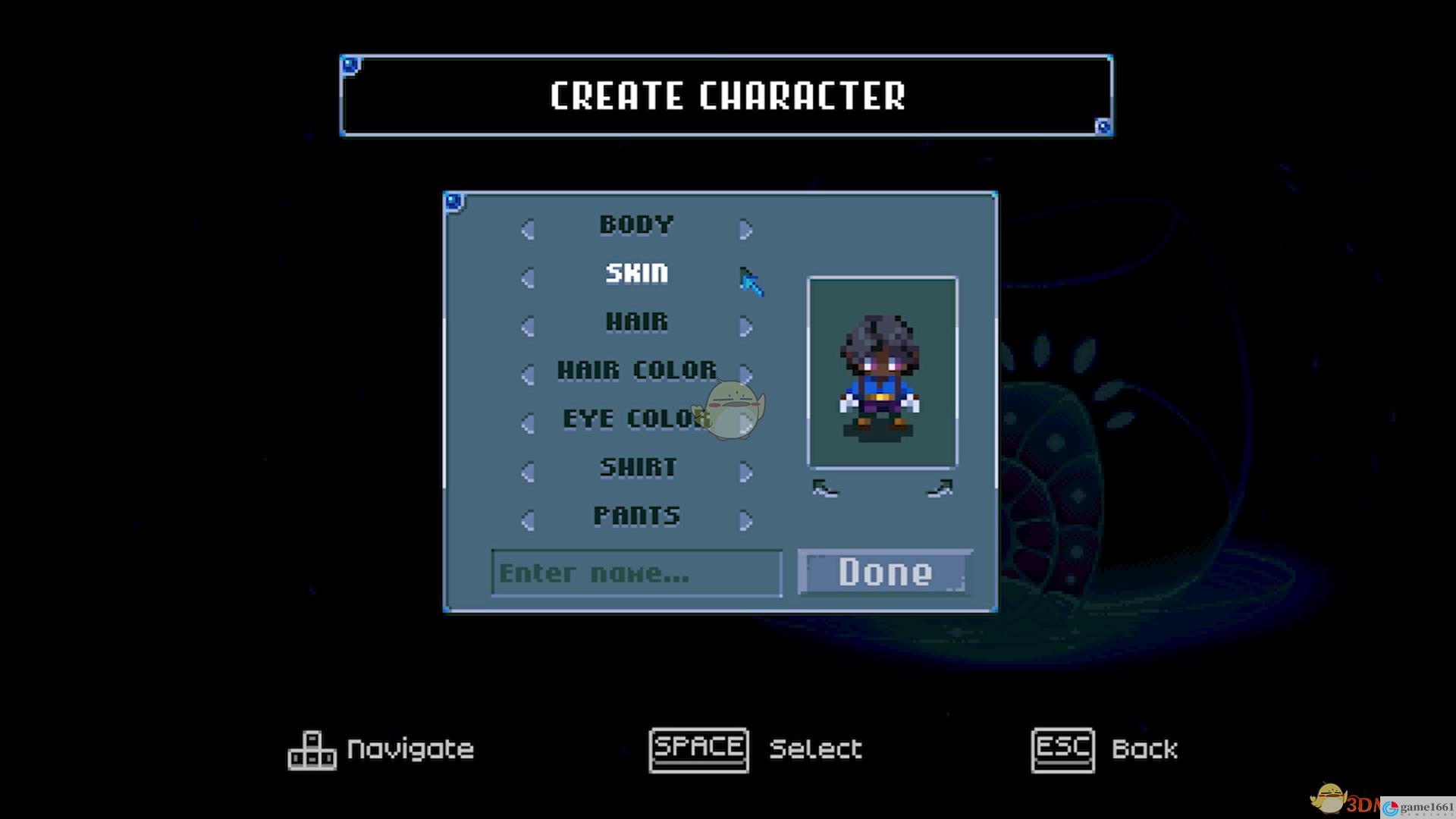This screenshot has height=819, width=1456.
Task: Select previous Body option
Action: tap(528, 229)
